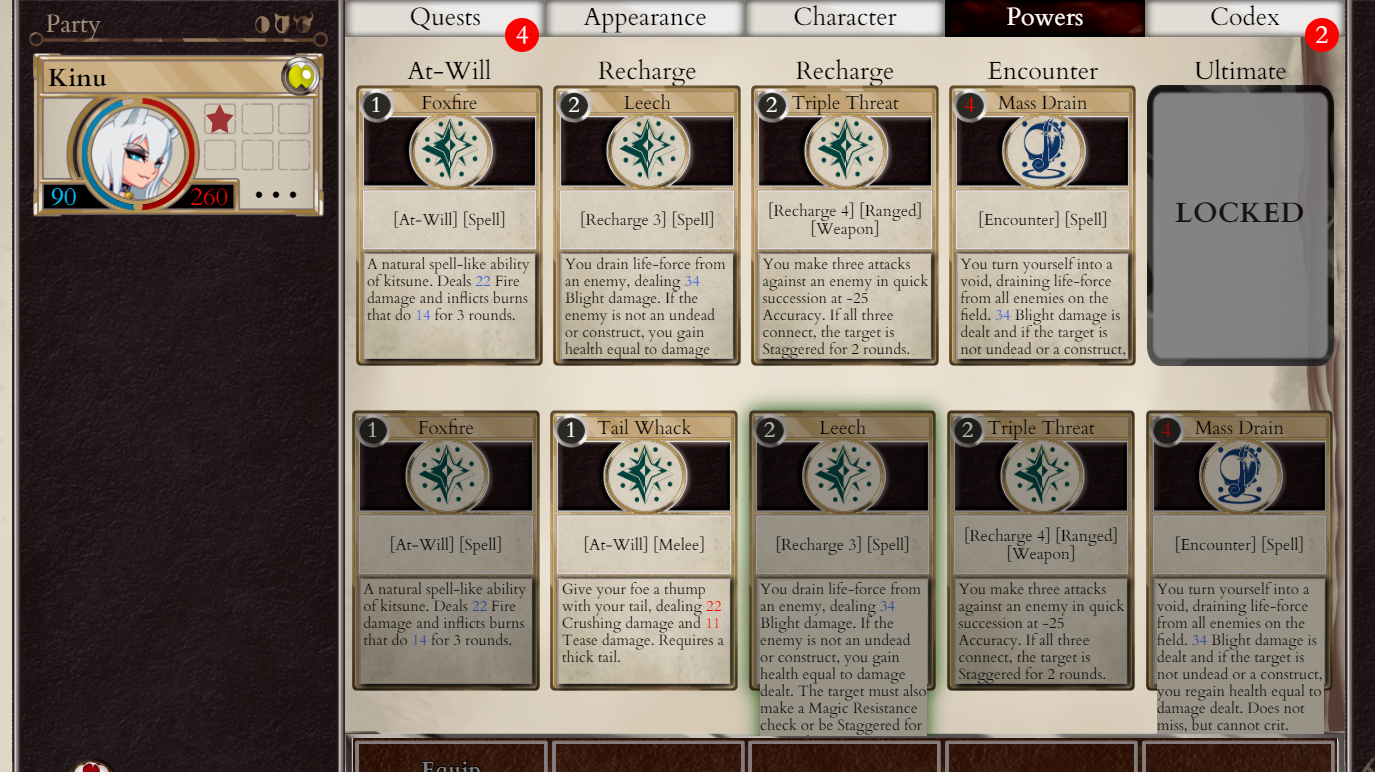Click the yellow round icon beside Kinu's name

point(300,76)
